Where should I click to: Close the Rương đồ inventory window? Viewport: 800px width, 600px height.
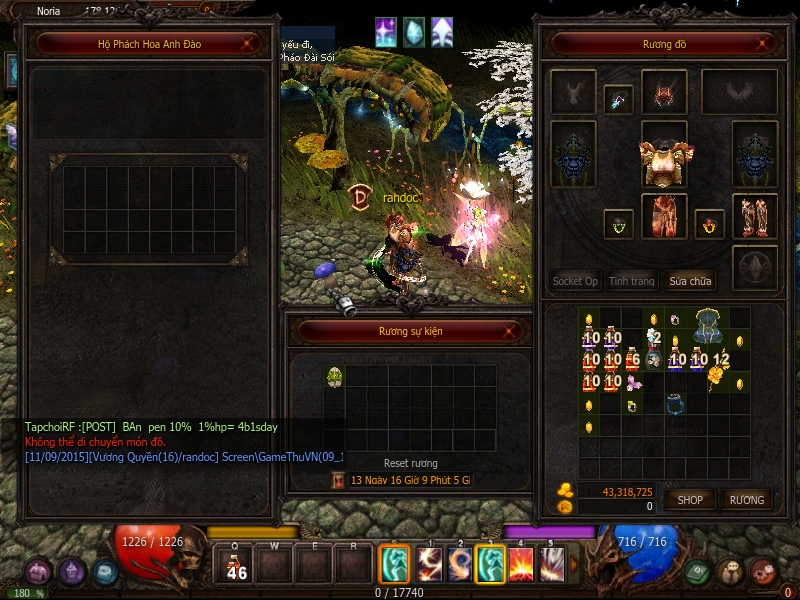765,44
